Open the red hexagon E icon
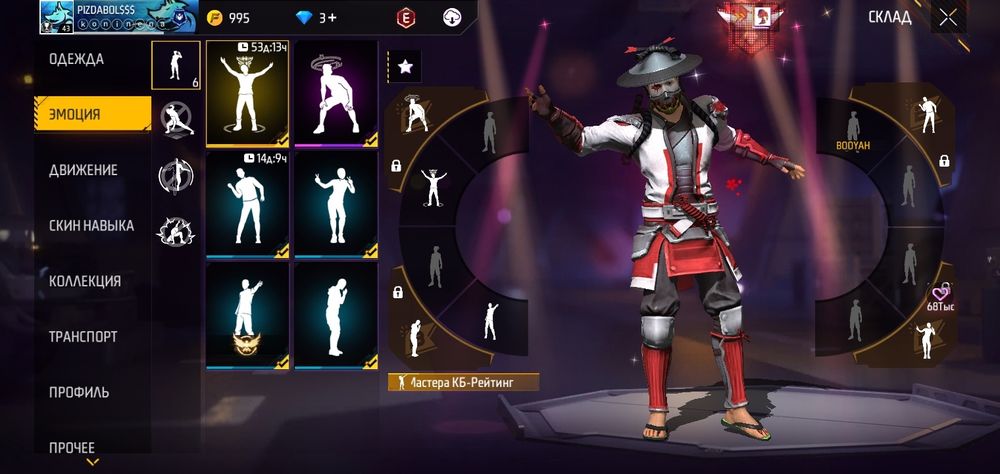The width and height of the screenshot is (1000, 474). (405, 17)
